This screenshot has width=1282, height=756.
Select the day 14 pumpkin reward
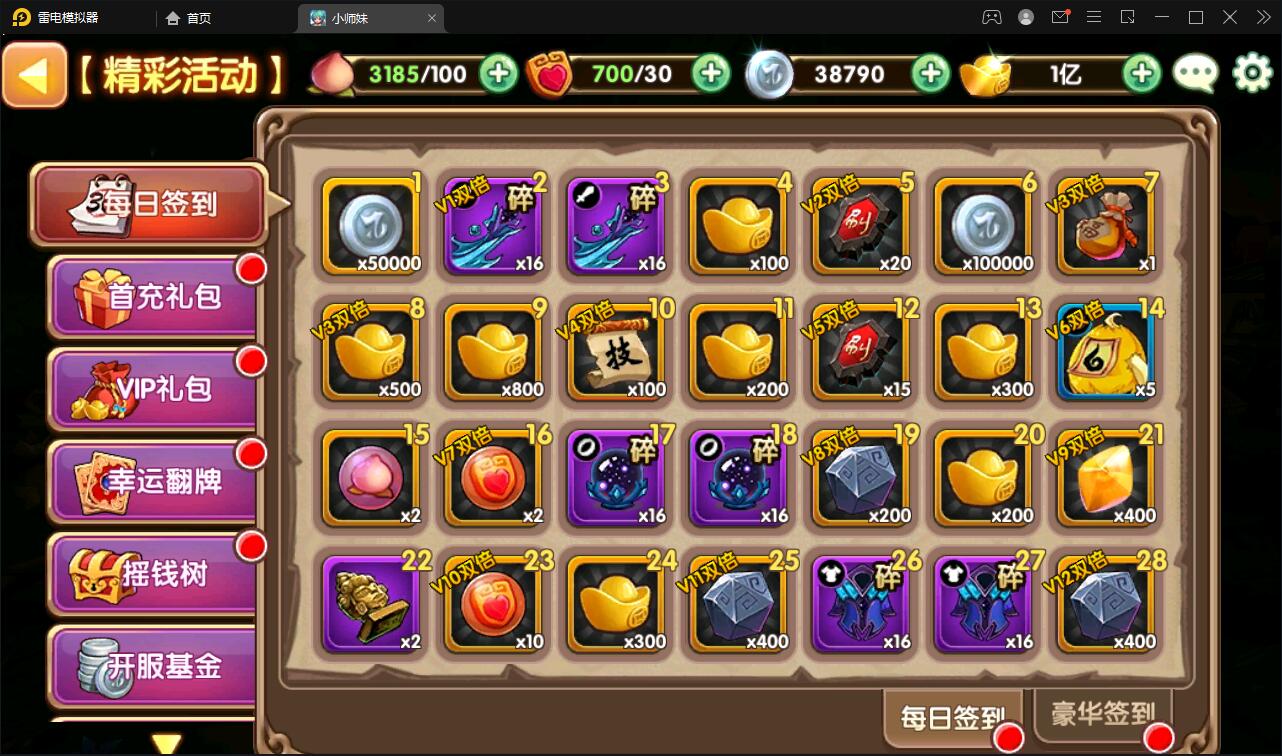[1105, 351]
